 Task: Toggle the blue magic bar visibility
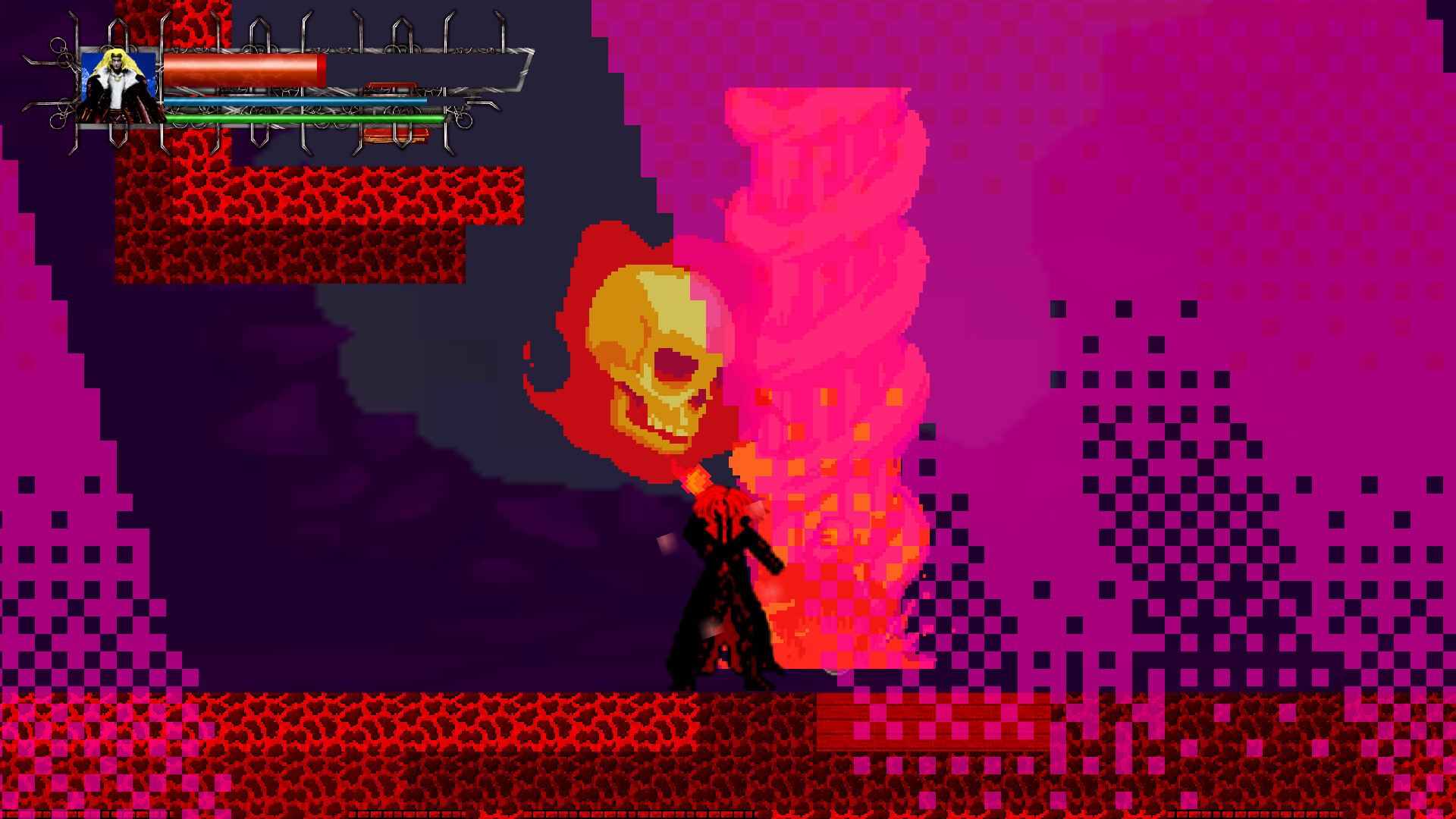pyautogui.click(x=296, y=99)
